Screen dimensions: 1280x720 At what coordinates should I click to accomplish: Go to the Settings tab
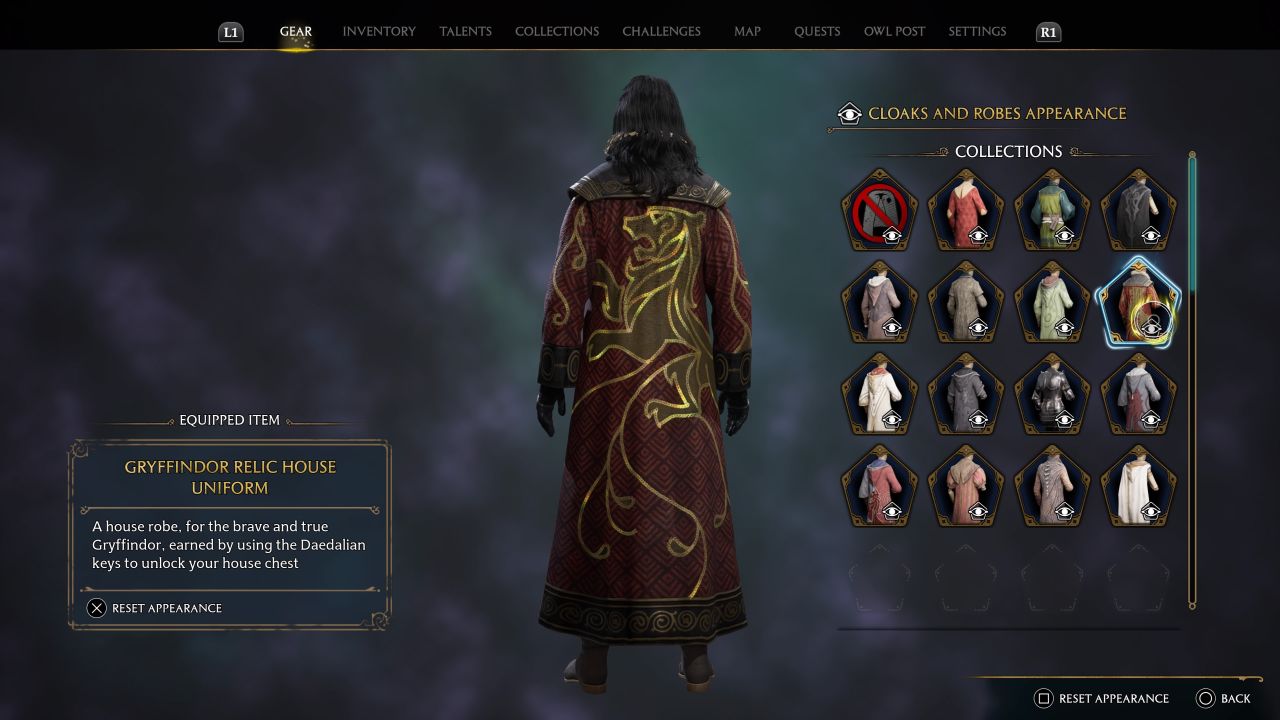pos(976,31)
